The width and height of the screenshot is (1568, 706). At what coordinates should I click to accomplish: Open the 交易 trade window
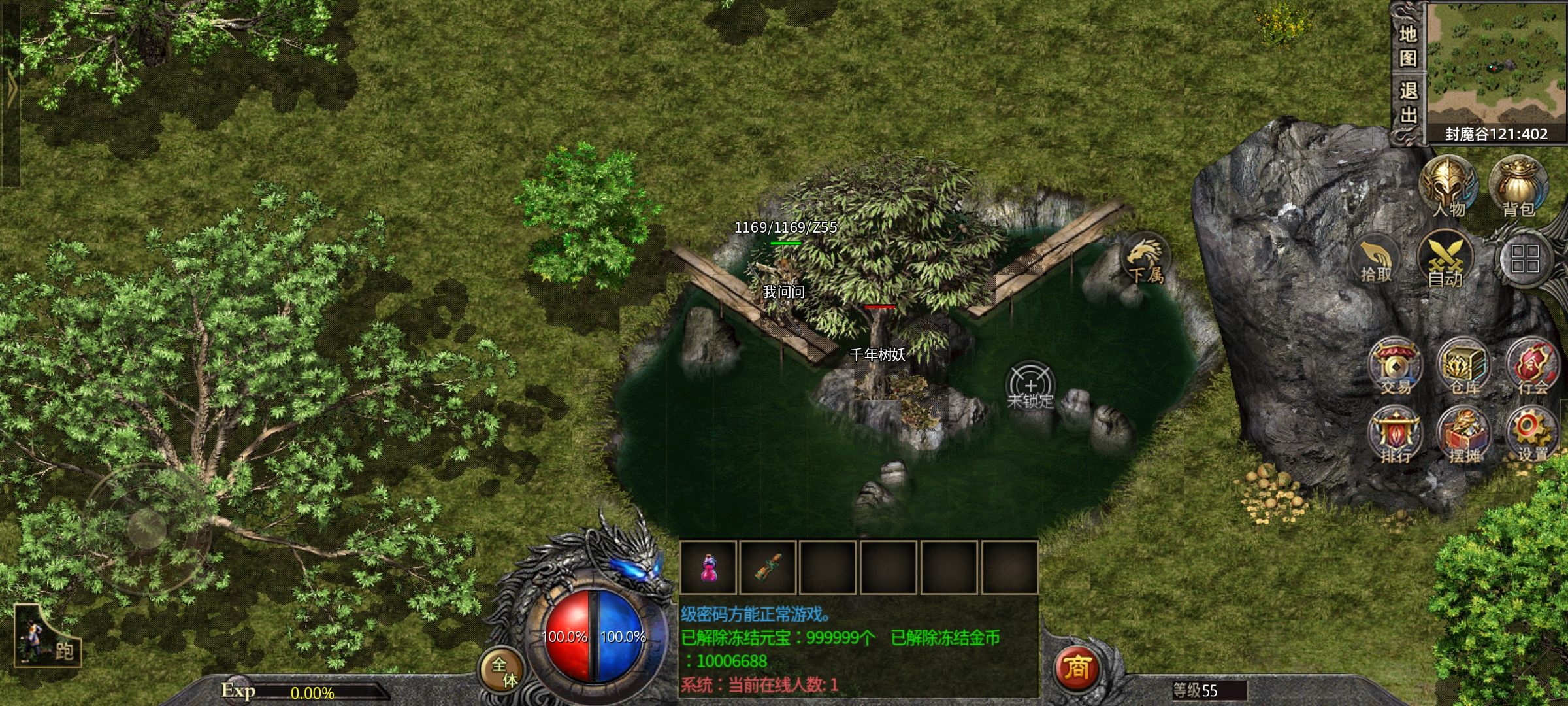tap(1396, 366)
